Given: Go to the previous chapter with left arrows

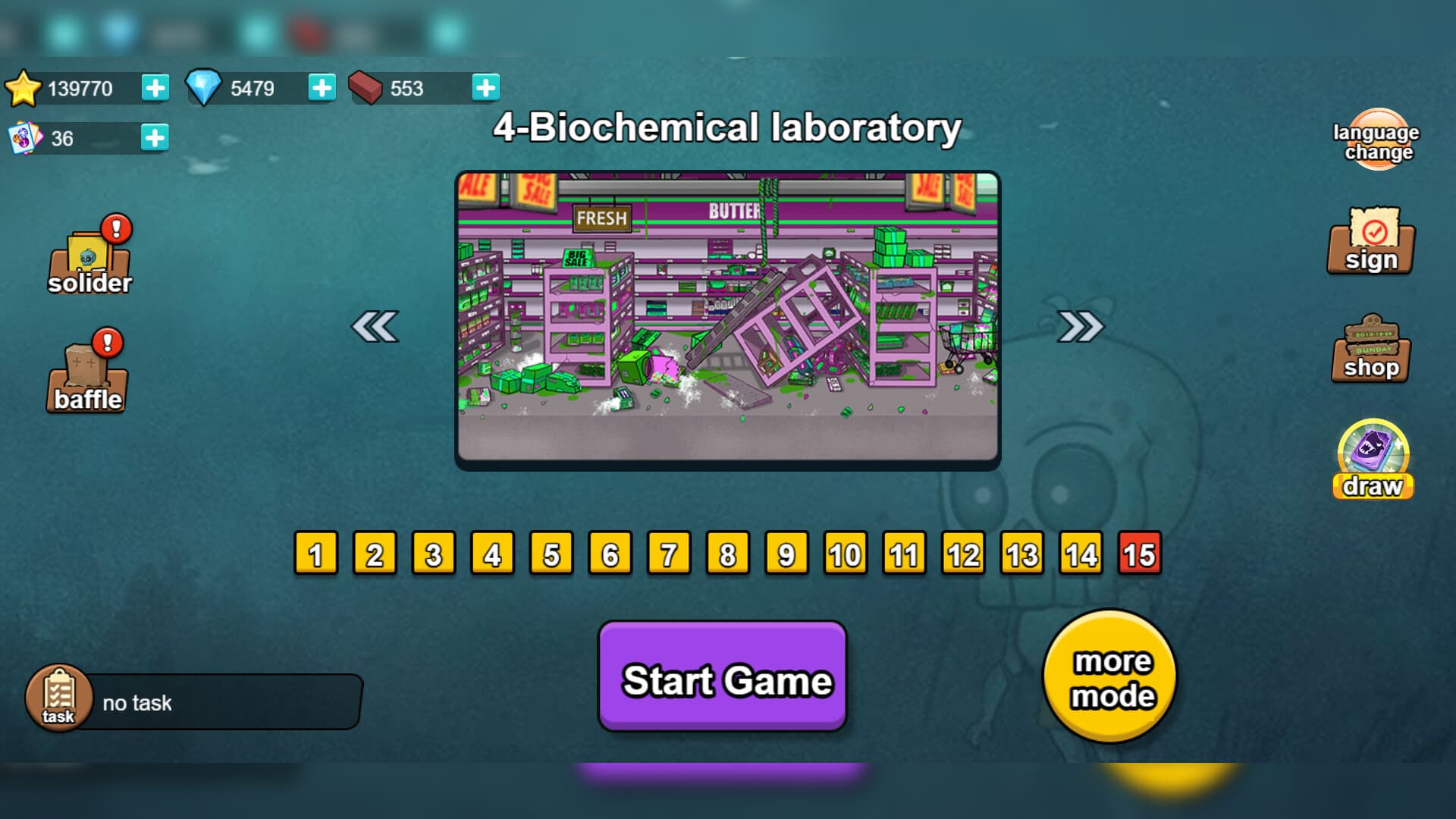Looking at the screenshot, I should 375,328.
